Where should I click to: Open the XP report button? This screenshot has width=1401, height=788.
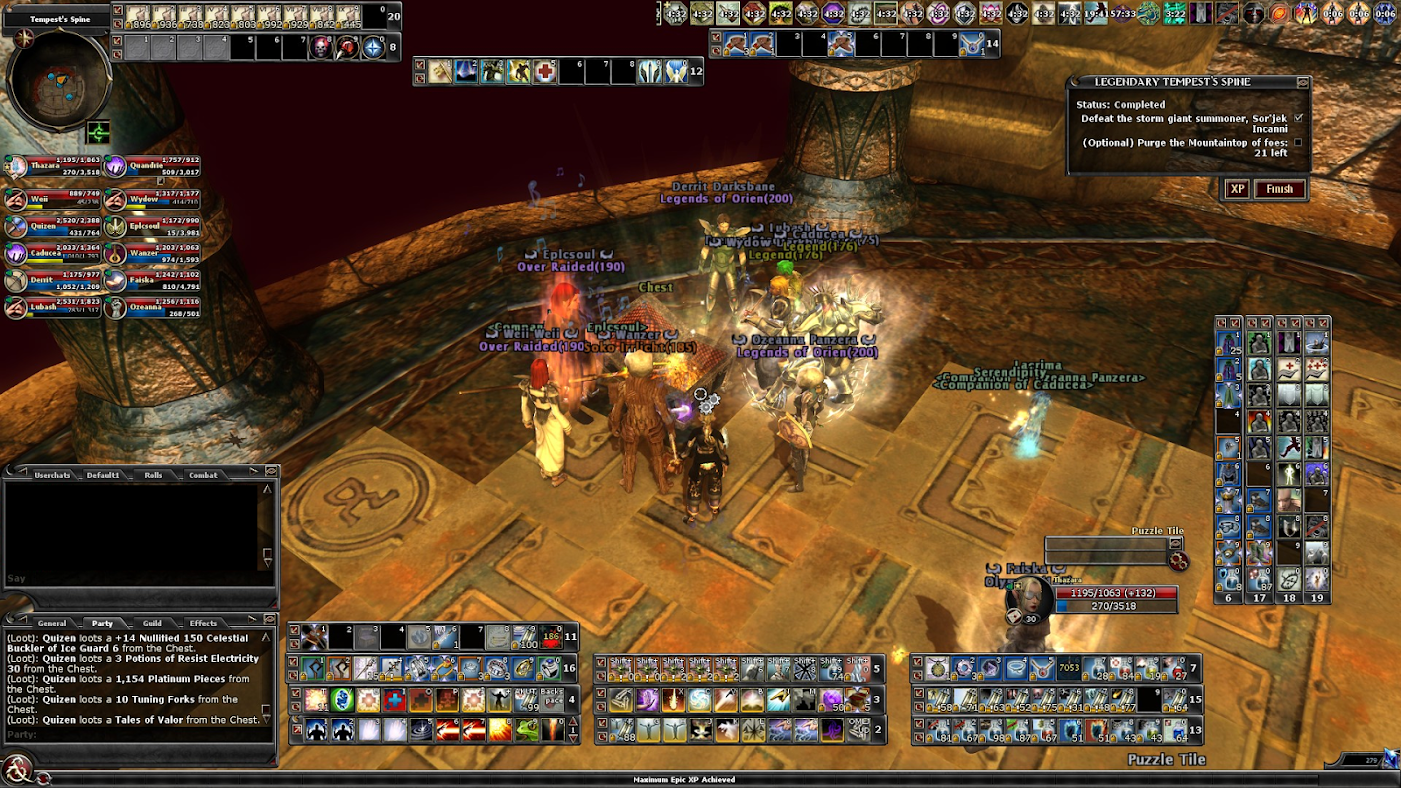point(1237,189)
